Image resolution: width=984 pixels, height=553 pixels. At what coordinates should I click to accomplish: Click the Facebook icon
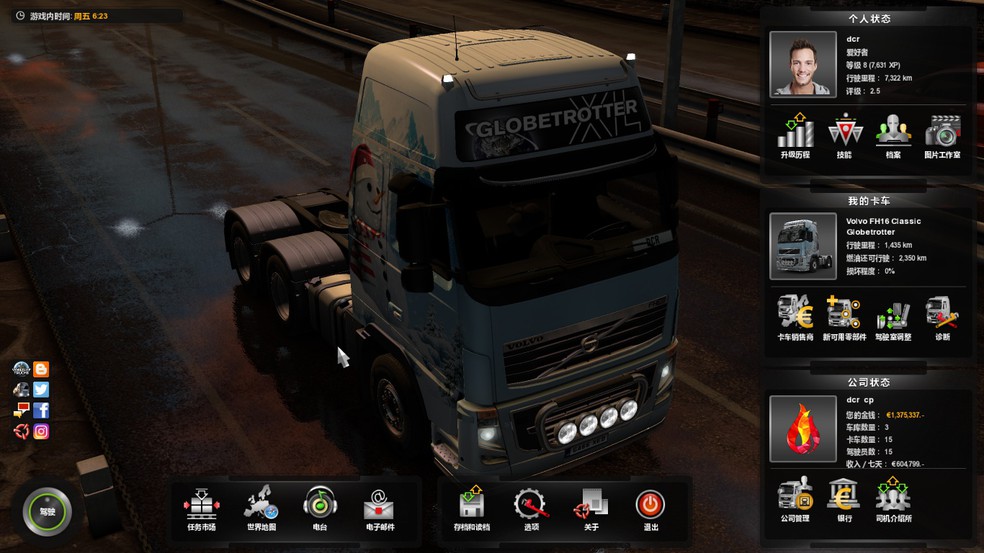[x=41, y=411]
